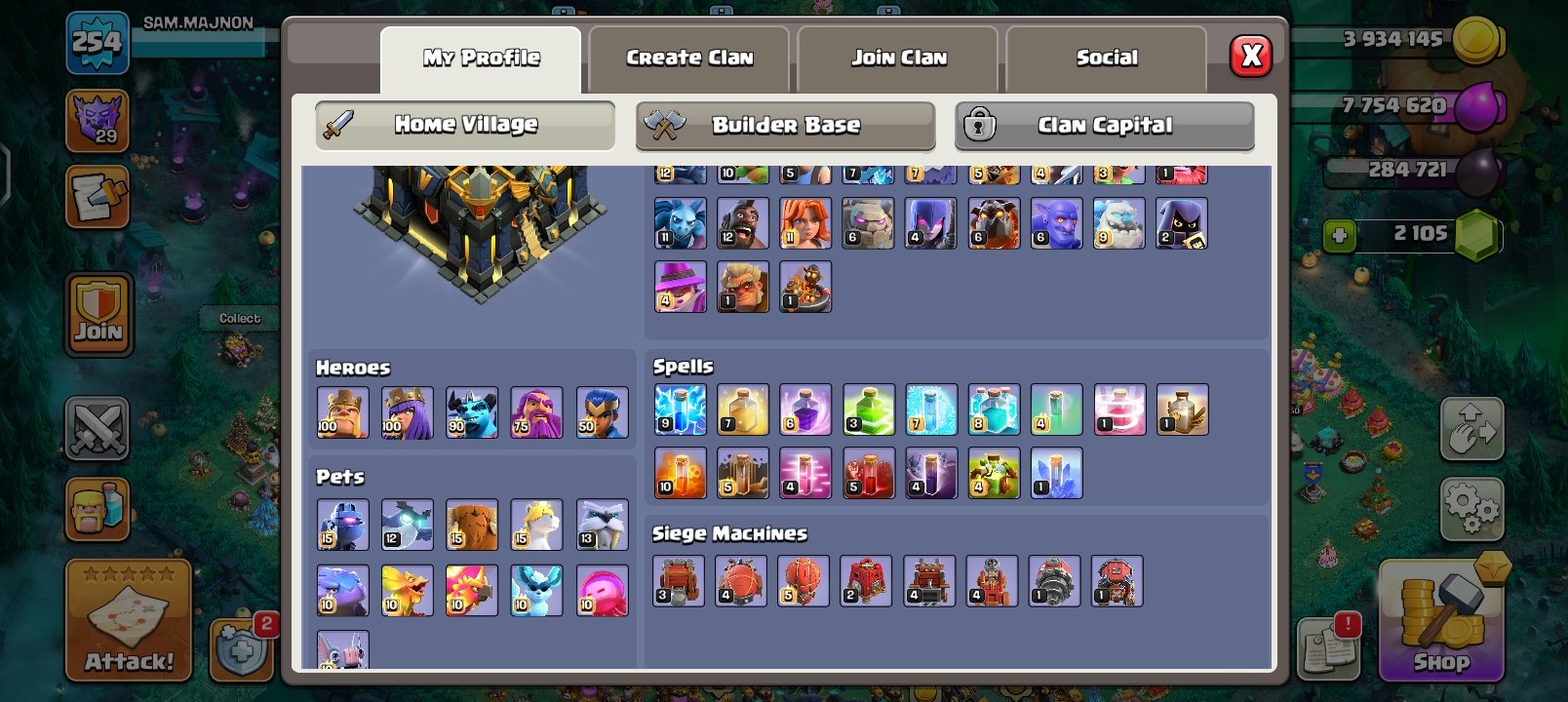The image size is (1568, 702).
Task: Switch to the Social tab
Action: point(1107,57)
